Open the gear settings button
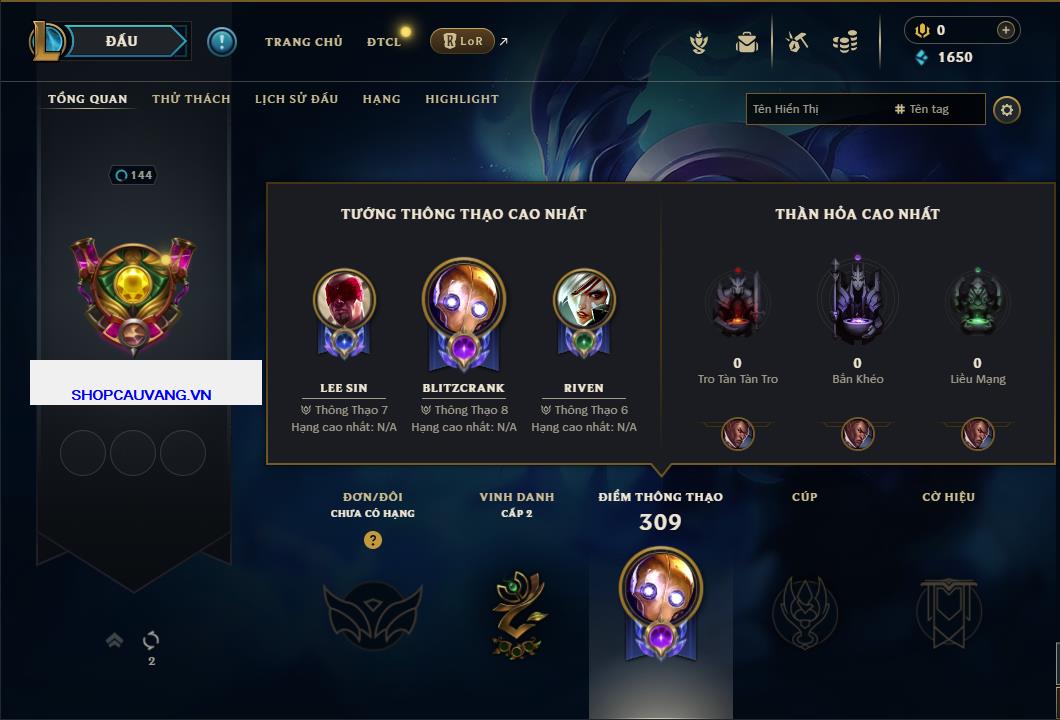This screenshot has height=720, width=1060. (x=1007, y=109)
